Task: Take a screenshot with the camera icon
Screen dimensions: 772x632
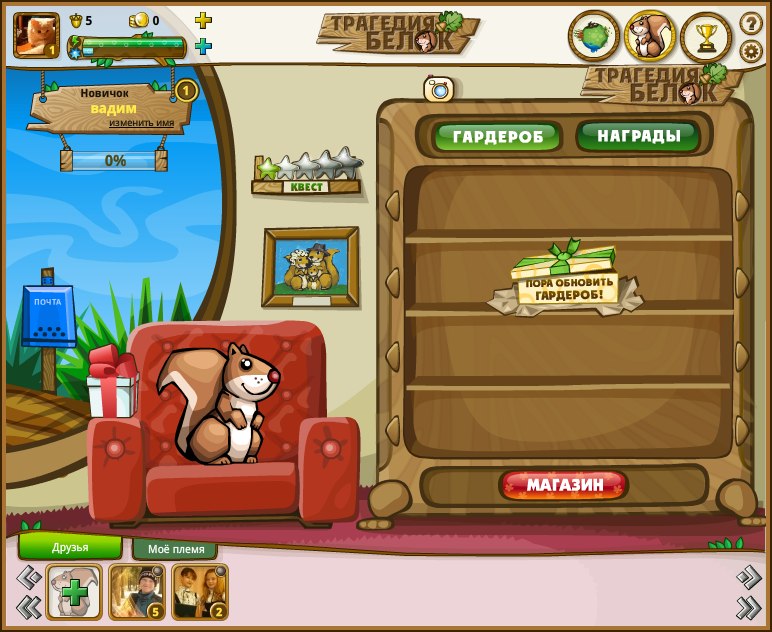Action: 439,89
